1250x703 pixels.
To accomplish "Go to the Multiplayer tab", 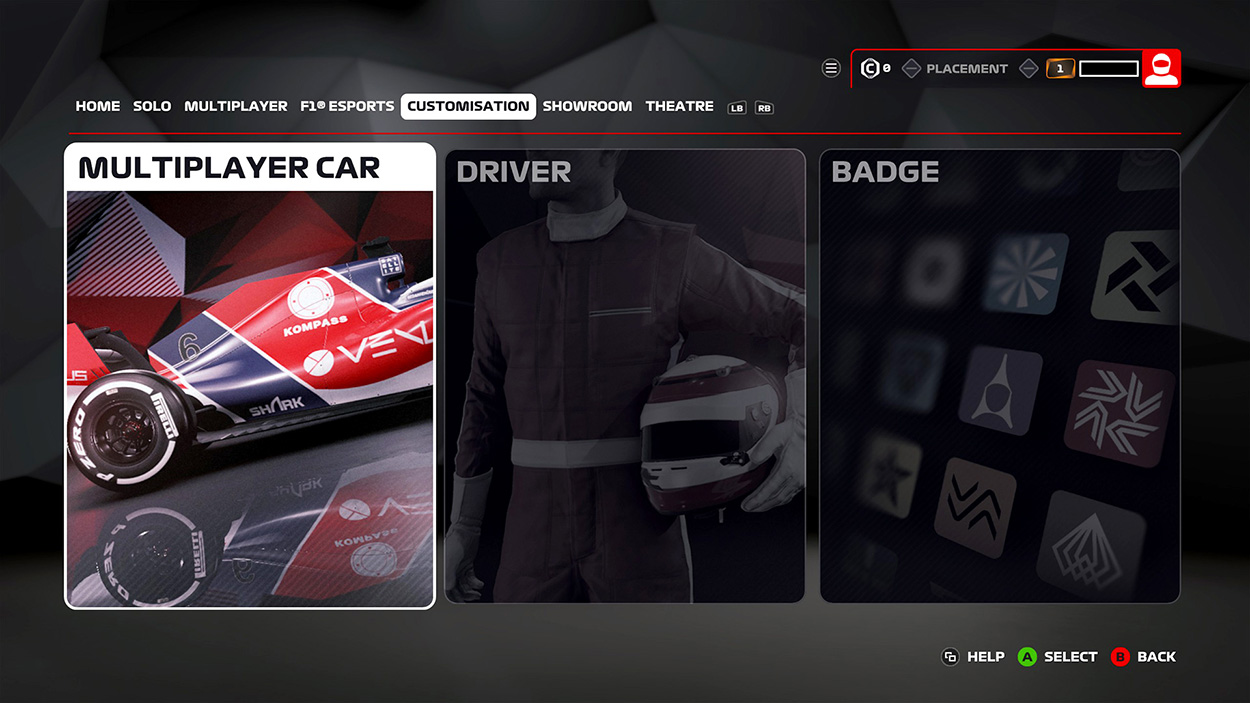I will [235, 106].
